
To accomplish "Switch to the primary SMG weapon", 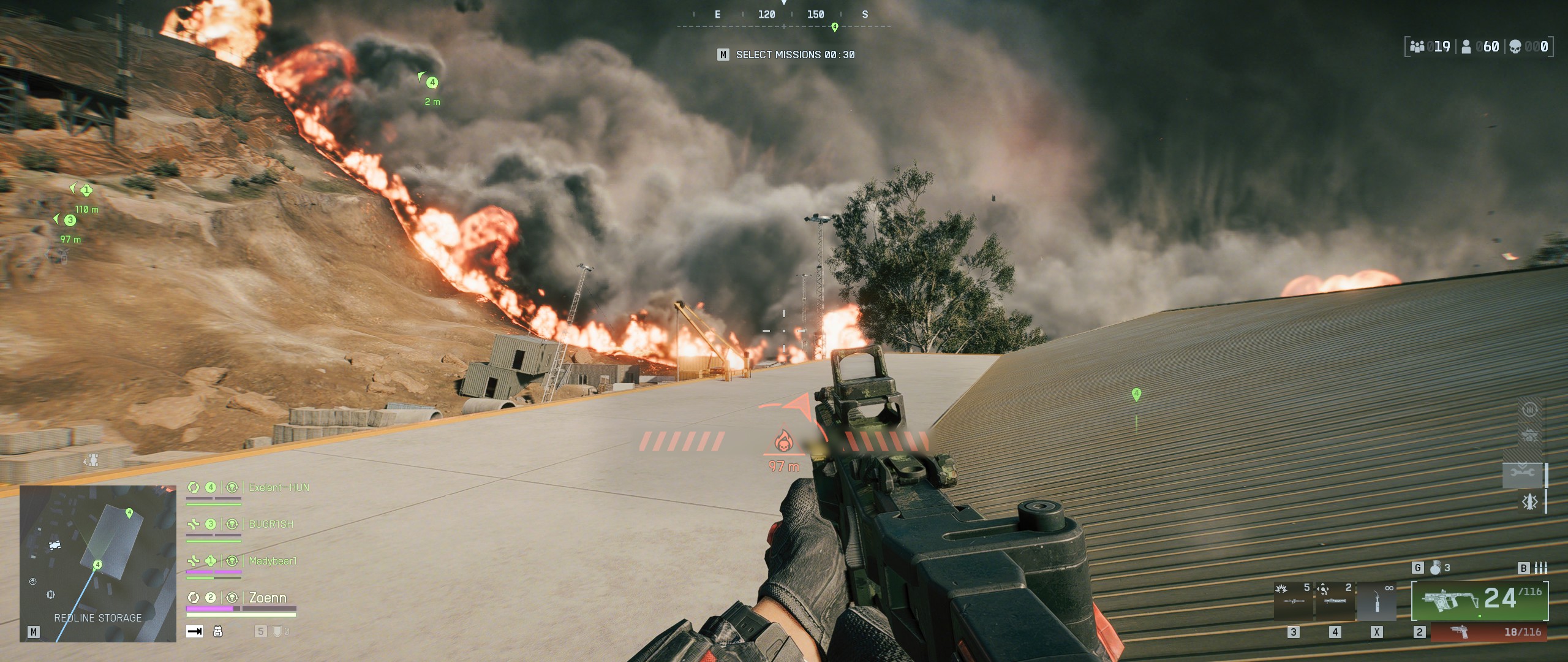I will [1479, 601].
